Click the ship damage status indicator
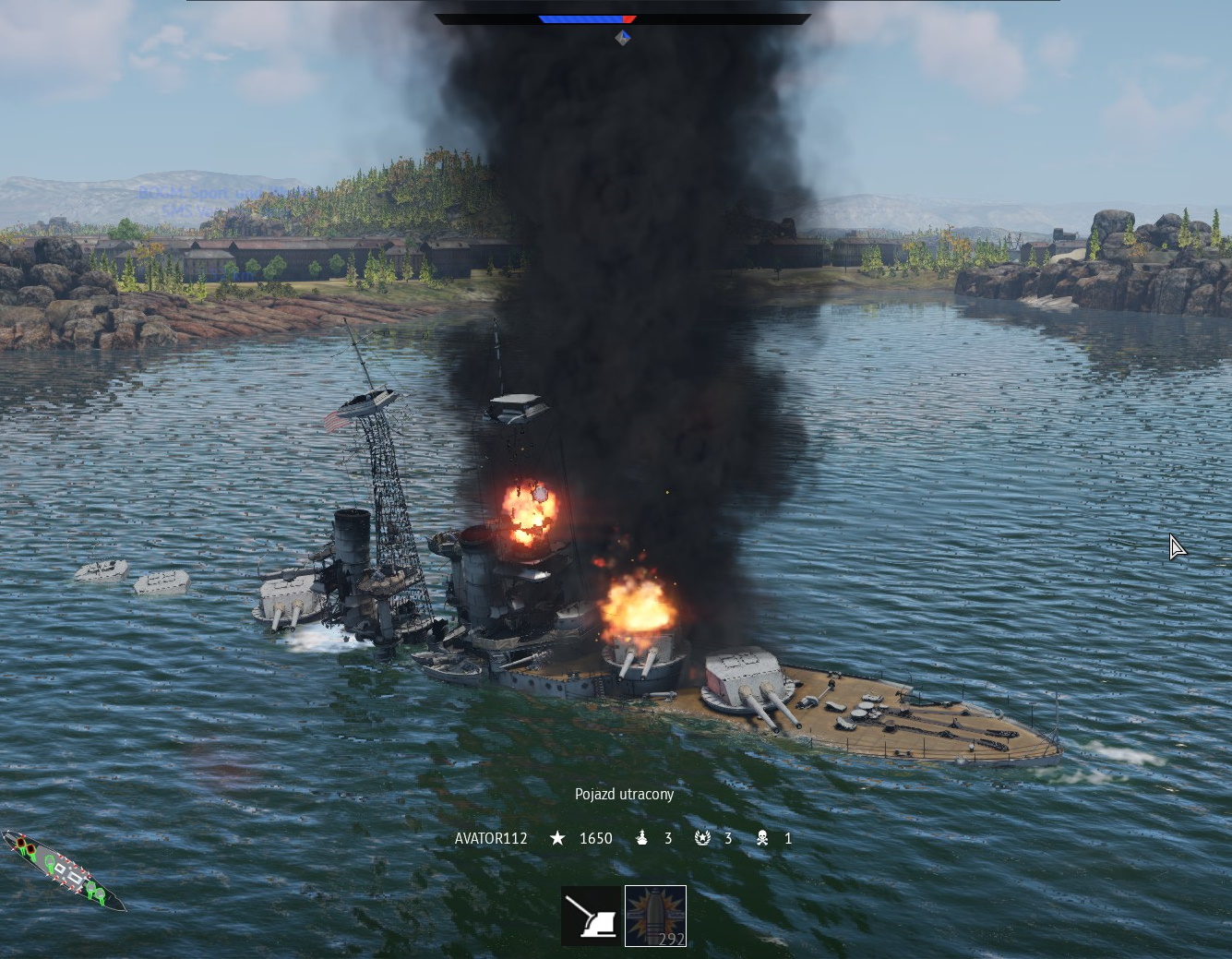1232x959 pixels. 65,870
